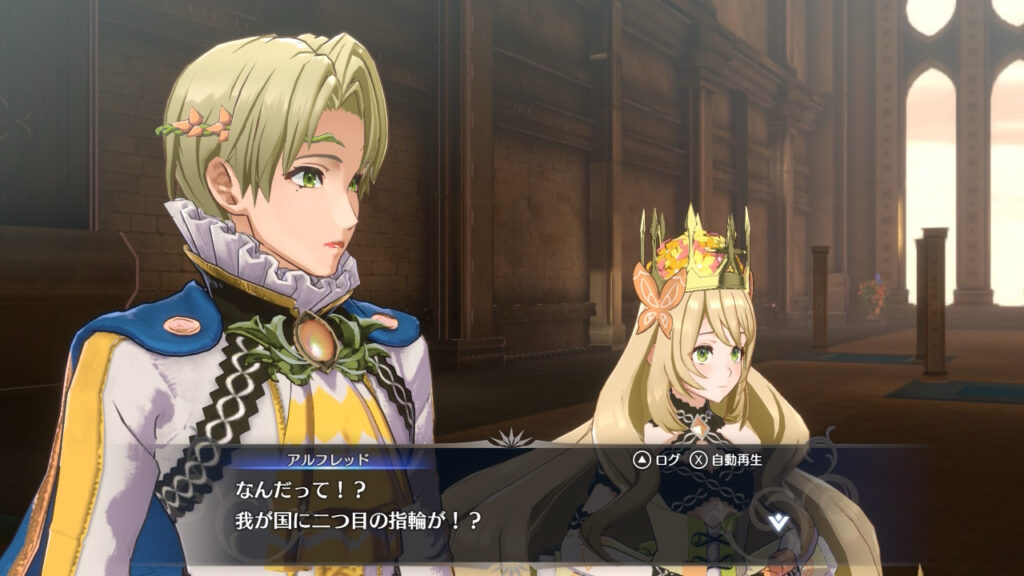
Task: Toggle 自動再生 auto-play
Action: tap(726, 460)
